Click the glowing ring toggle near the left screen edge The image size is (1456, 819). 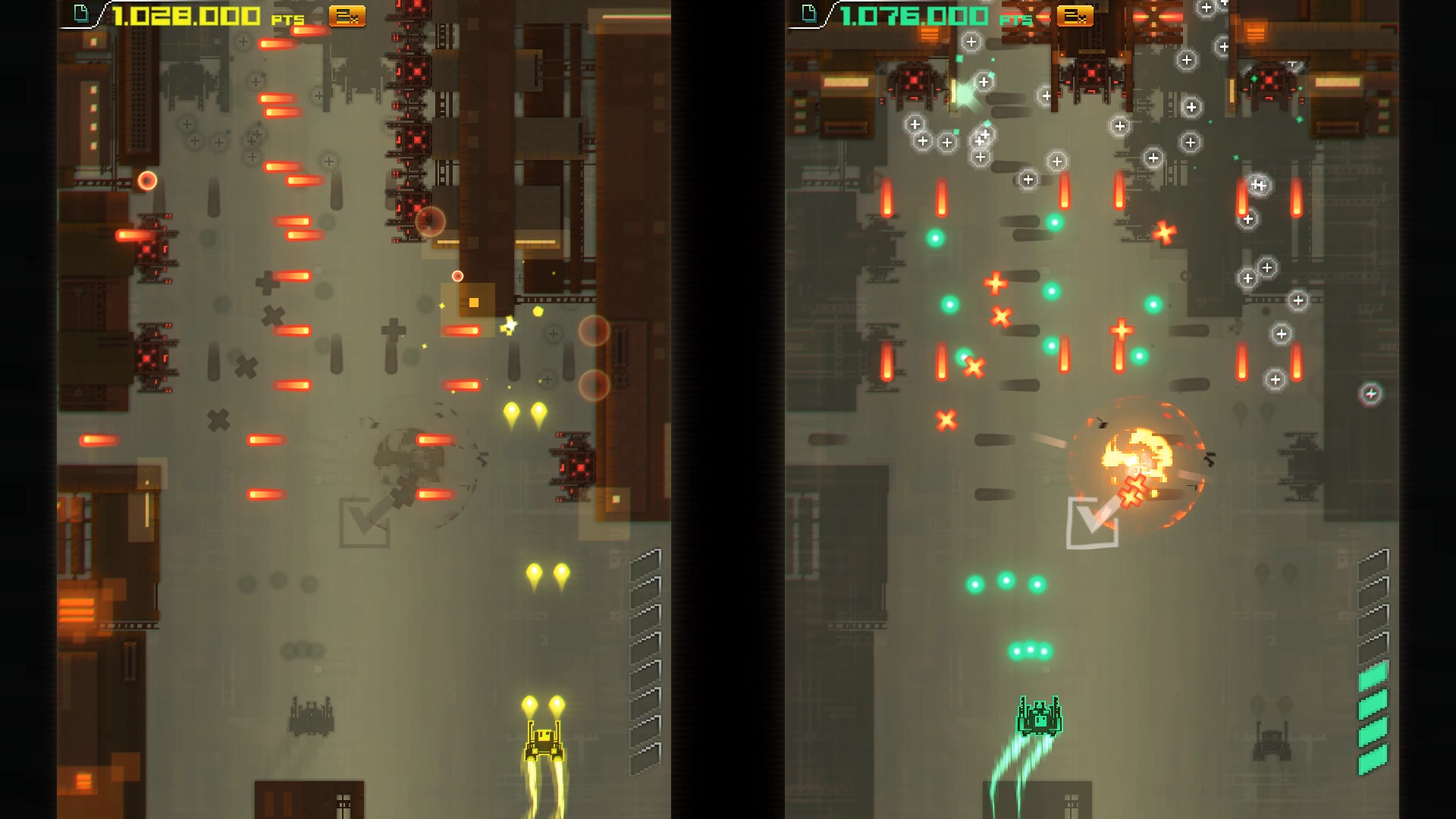pyautogui.click(x=149, y=179)
